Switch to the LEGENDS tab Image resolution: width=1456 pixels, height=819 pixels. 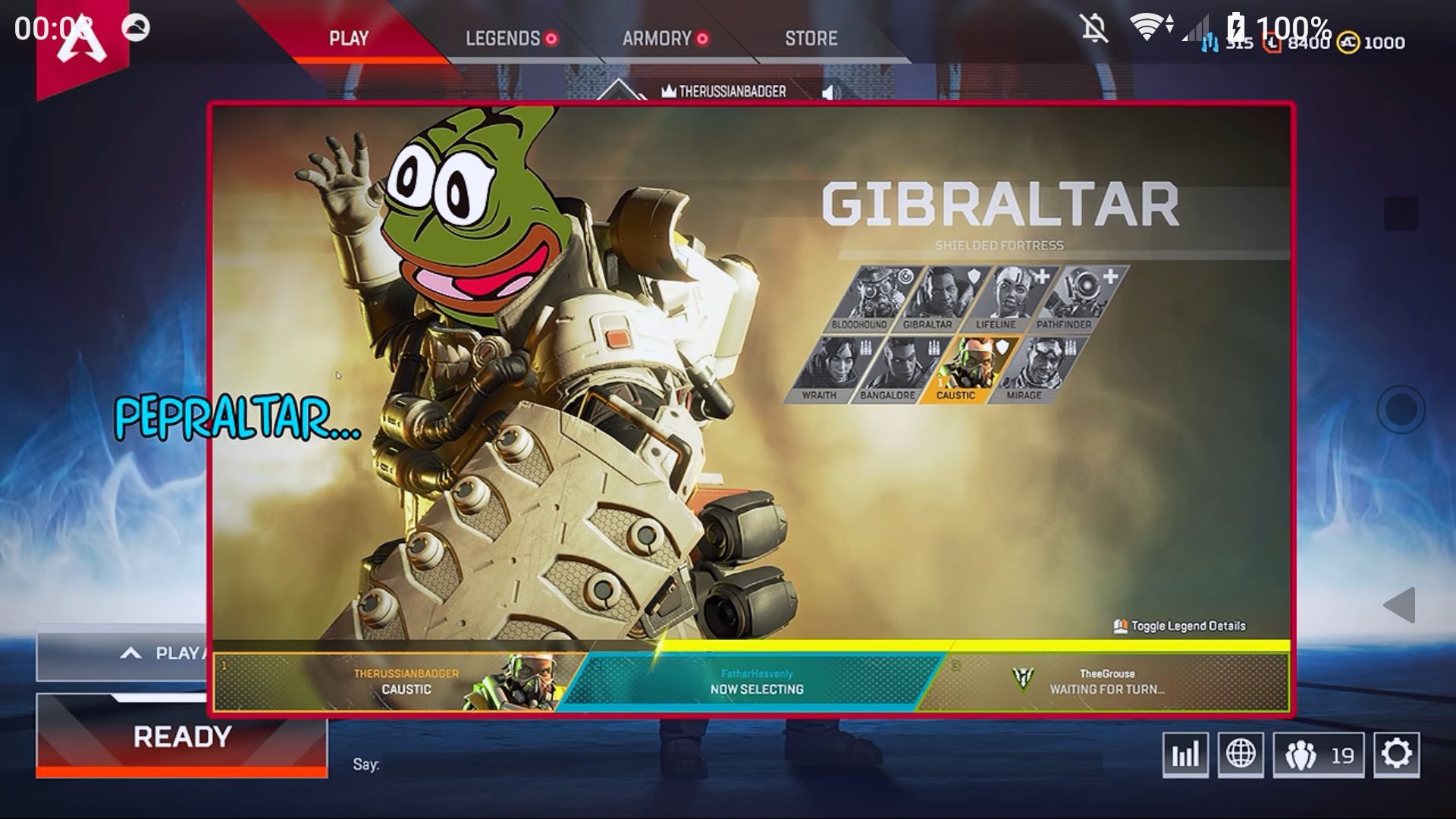point(504,38)
